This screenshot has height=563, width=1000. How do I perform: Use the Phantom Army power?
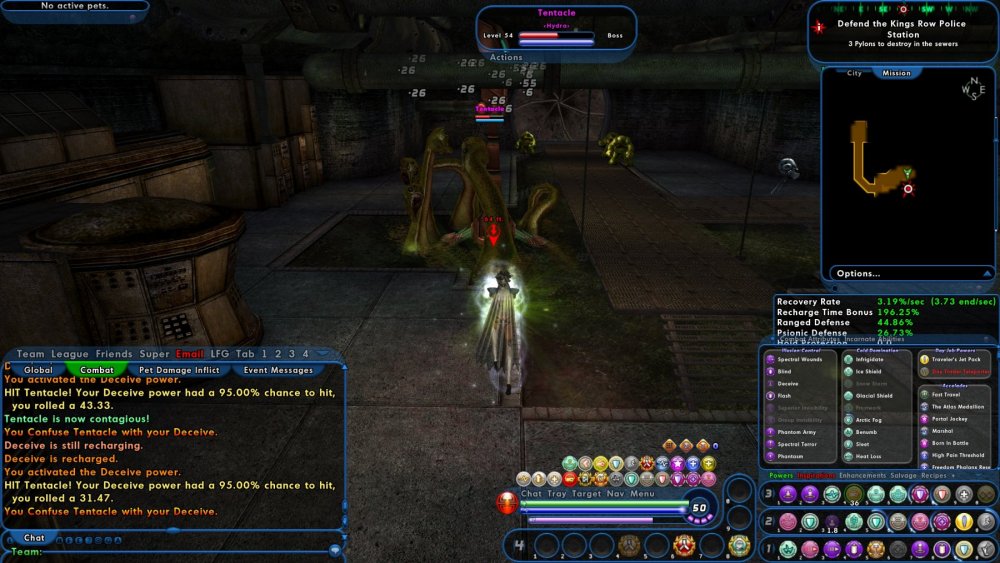pos(797,432)
